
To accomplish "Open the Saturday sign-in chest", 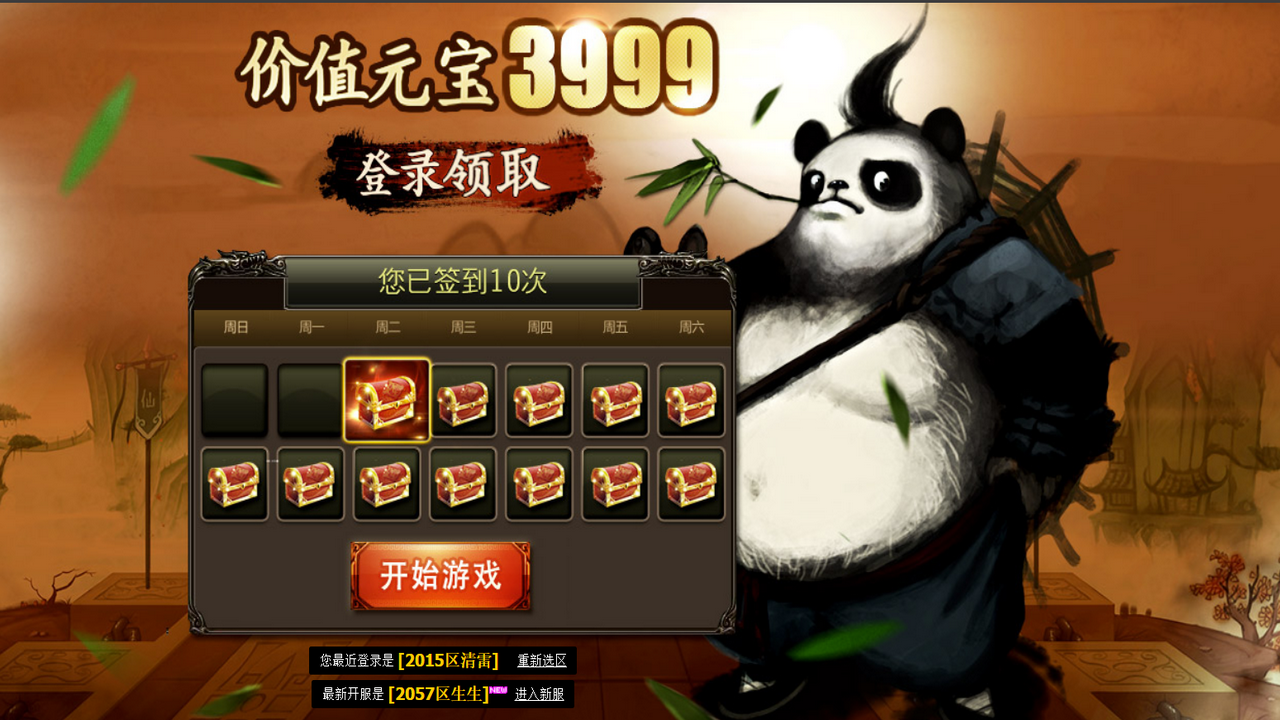I will [693, 401].
